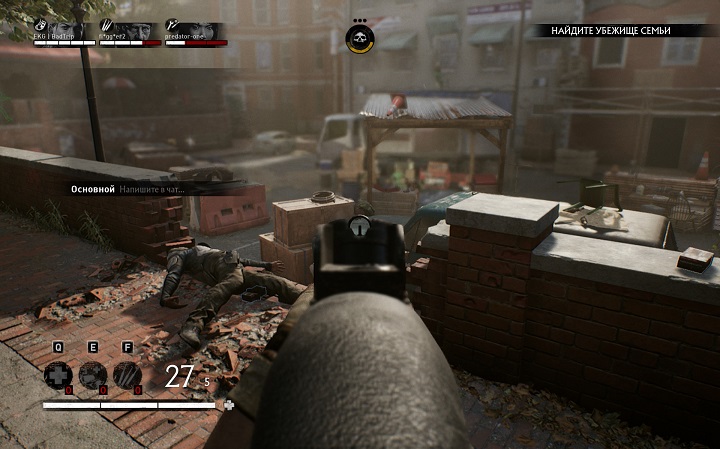Open objective tracker 'Найдите убежище семьи'

point(625,31)
